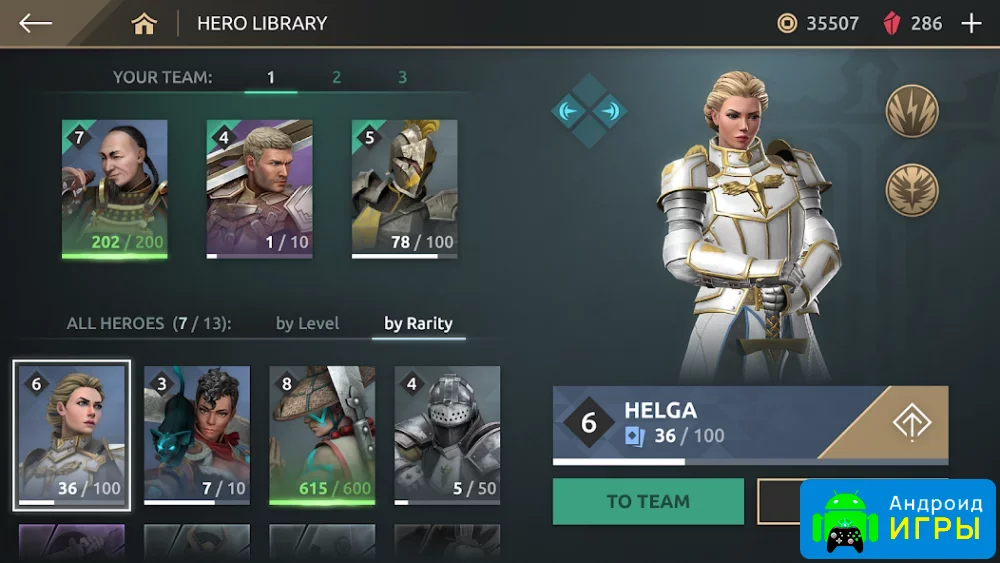The image size is (1000, 563).
Task: Open the winged emblem ability icon
Action: point(911,190)
